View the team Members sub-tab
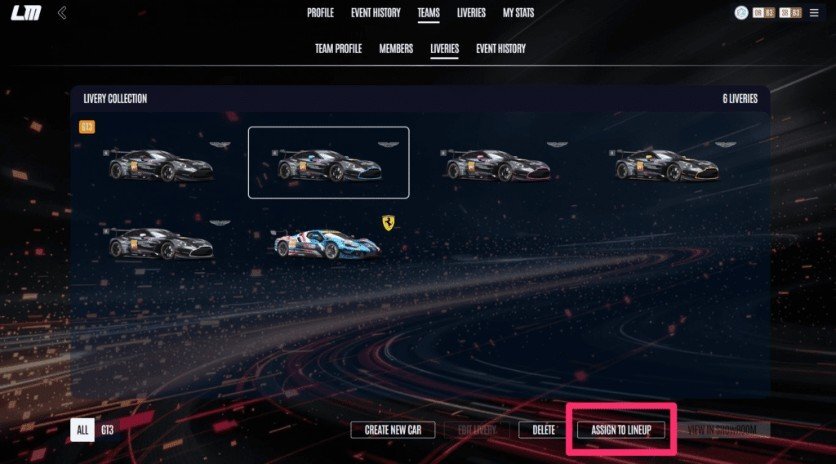This screenshot has width=836, height=464. point(396,48)
